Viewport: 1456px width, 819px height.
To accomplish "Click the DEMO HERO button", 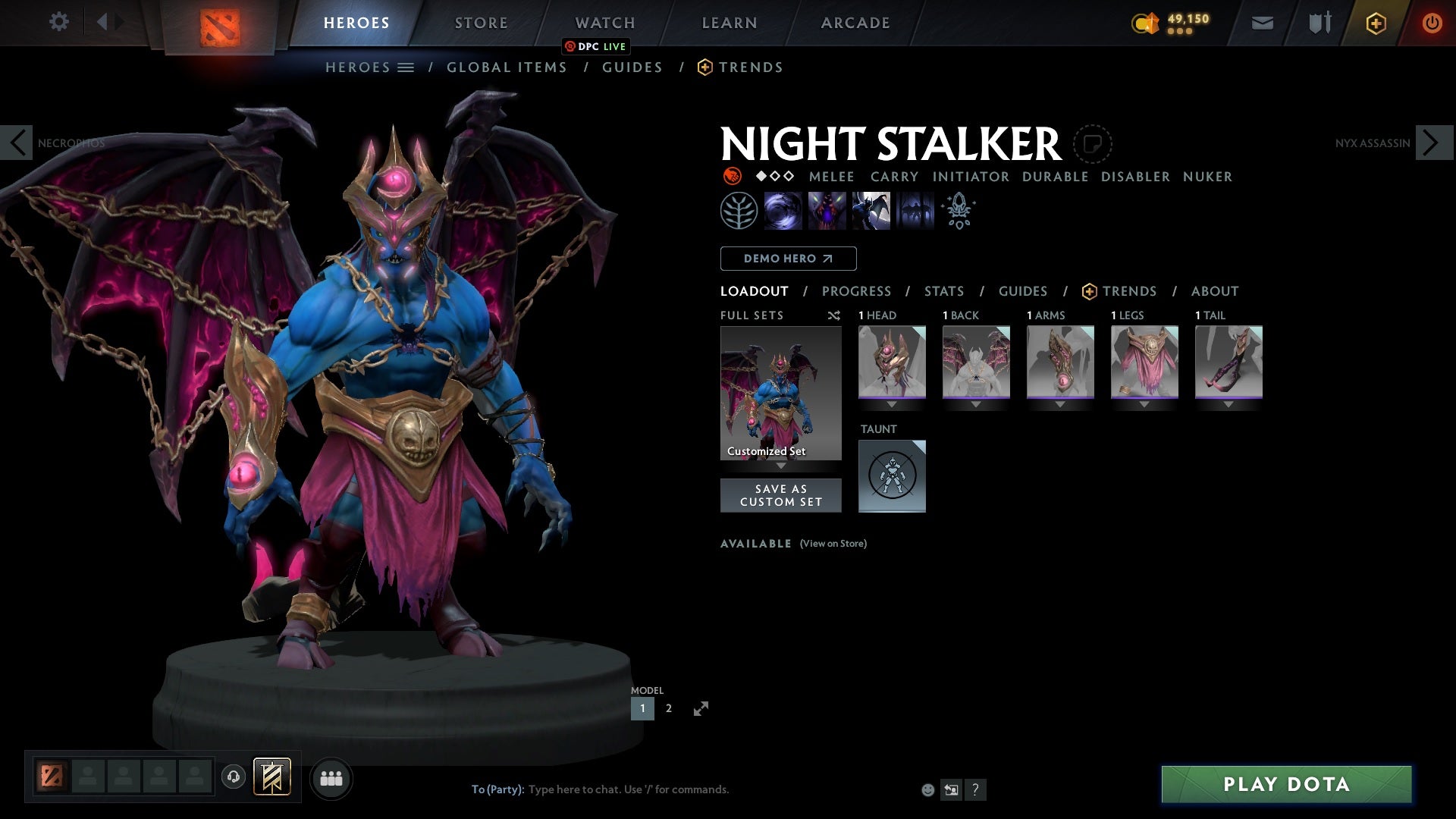I will pyautogui.click(x=787, y=258).
